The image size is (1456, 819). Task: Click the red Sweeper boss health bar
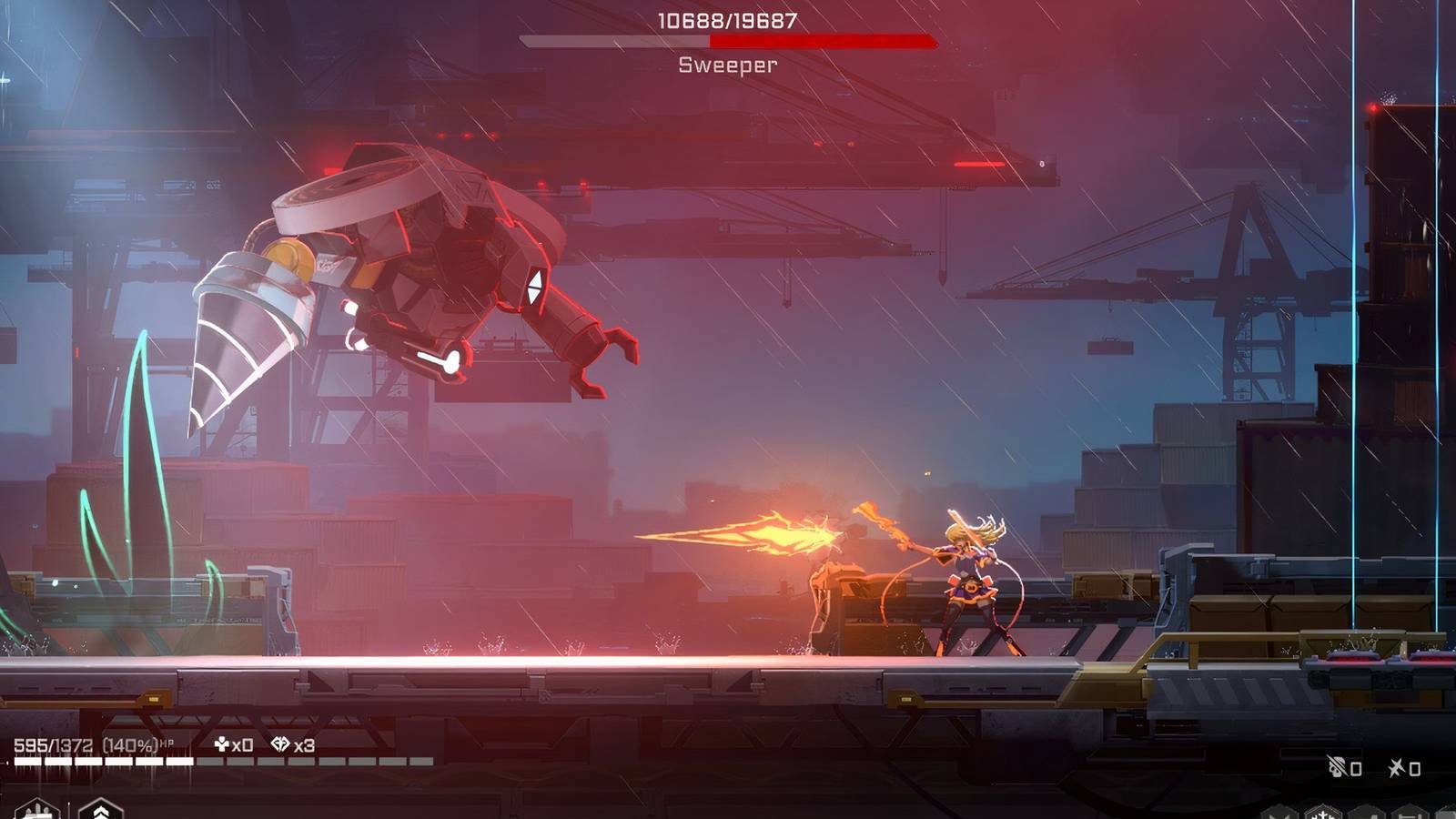[x=728, y=40]
